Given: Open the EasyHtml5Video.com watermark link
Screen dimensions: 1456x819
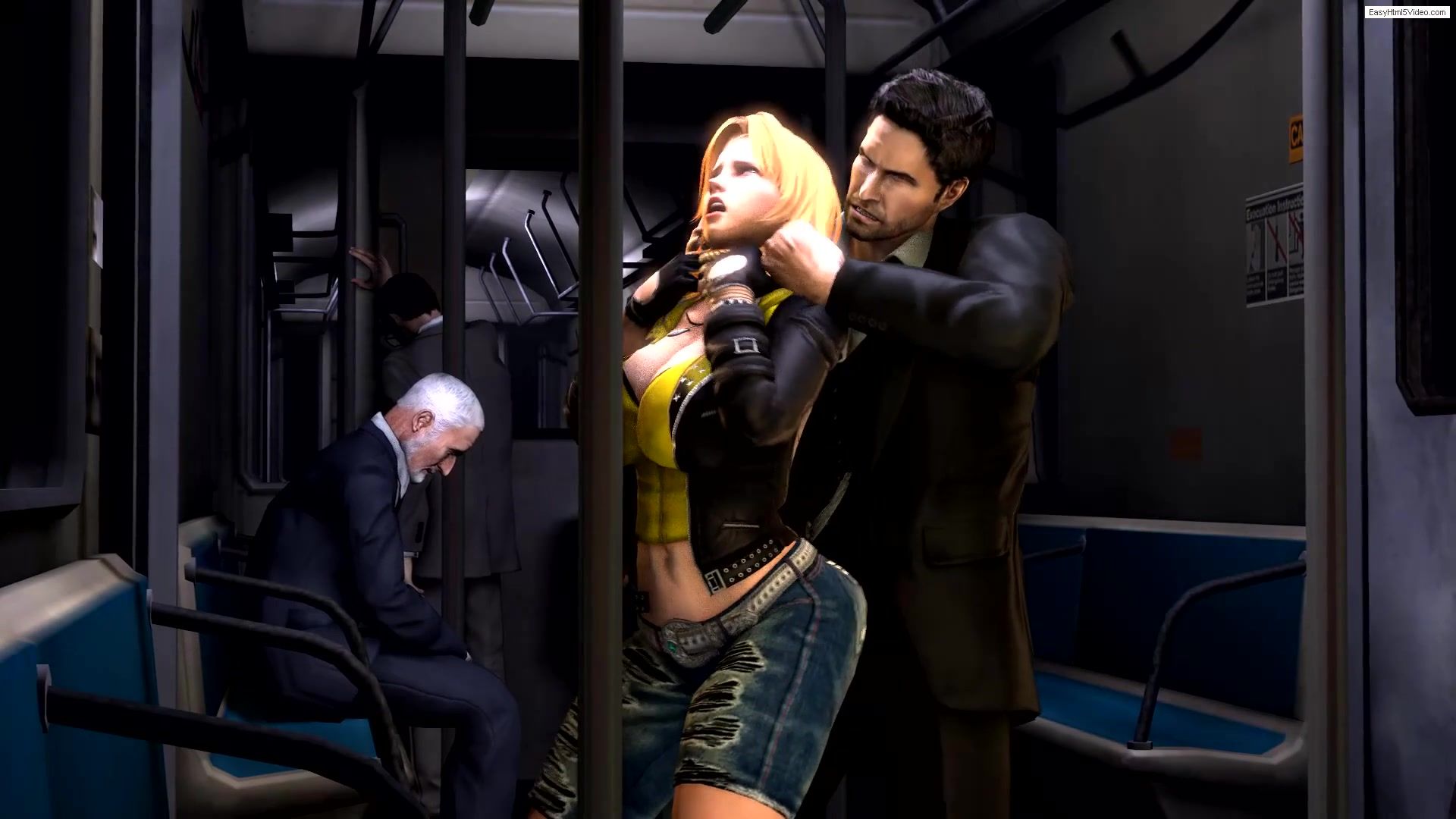Looking at the screenshot, I should [1407, 13].
